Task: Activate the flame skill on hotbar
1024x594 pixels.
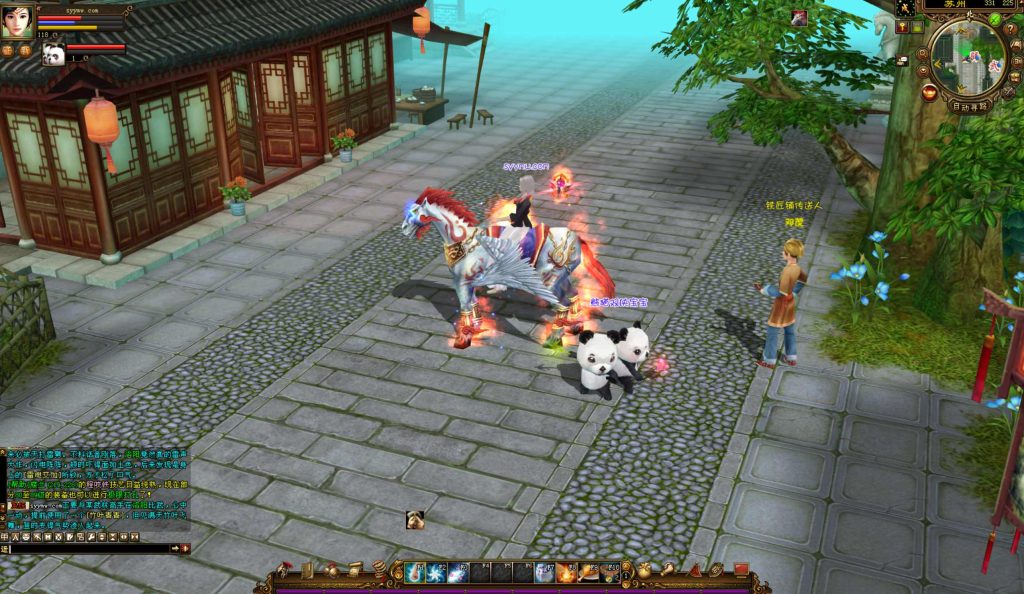Action: 566,573
